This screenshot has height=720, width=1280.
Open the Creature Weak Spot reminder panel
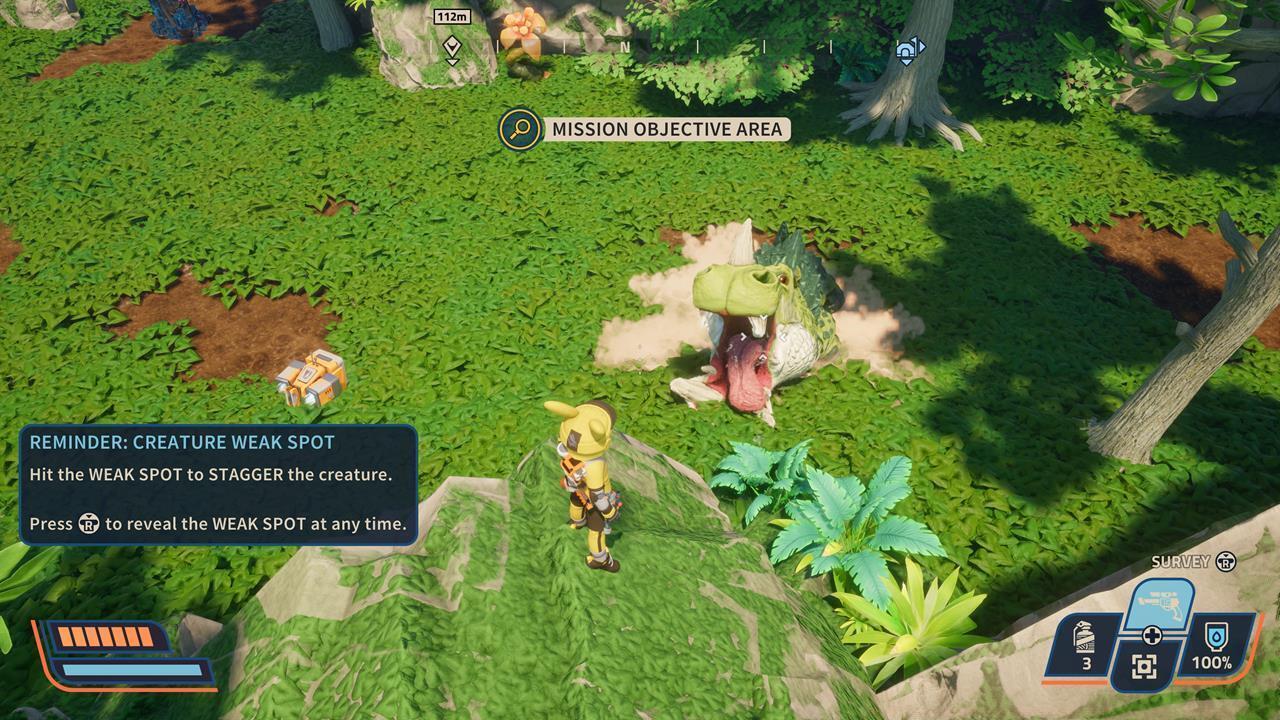click(x=218, y=485)
